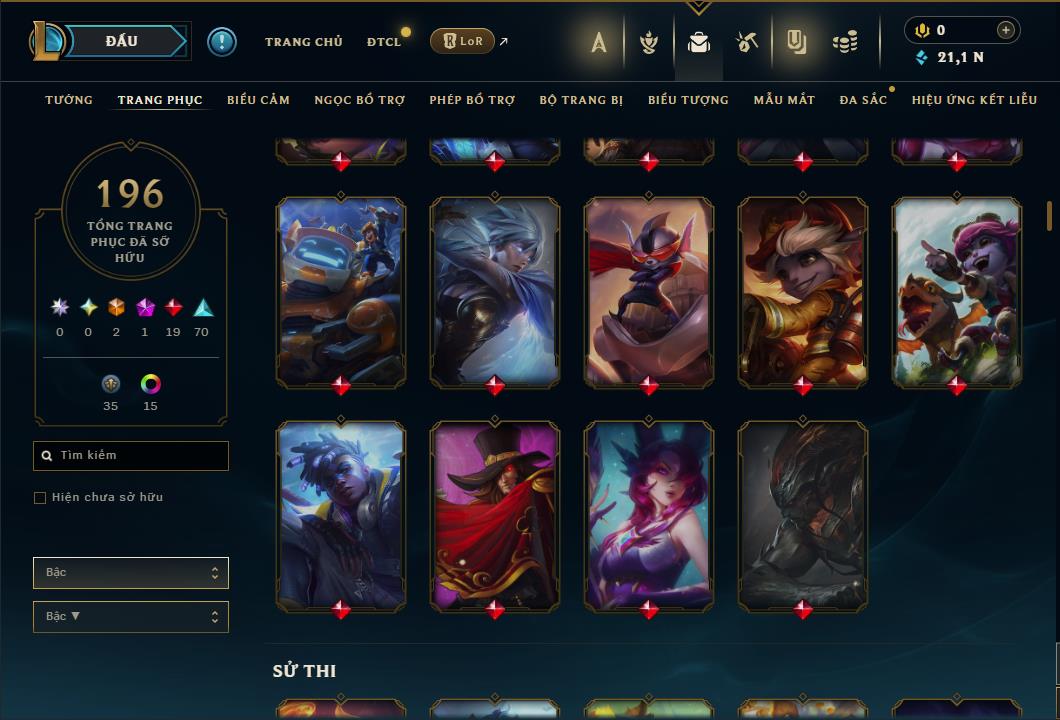Open the alert exclamation mark icon
The height and width of the screenshot is (720, 1060).
222,42
